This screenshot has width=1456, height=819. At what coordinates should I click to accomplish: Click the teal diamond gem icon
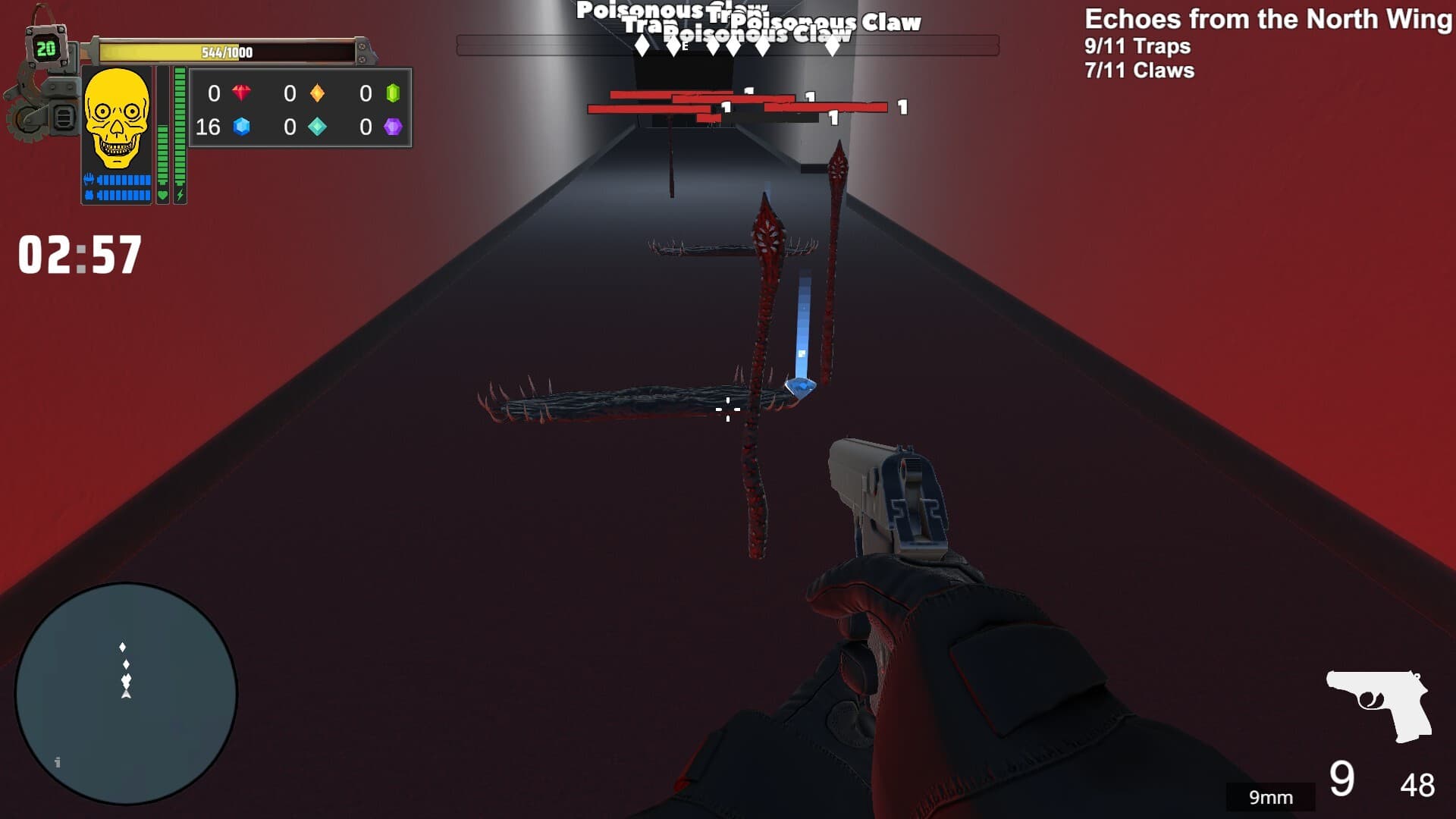pyautogui.click(x=318, y=127)
